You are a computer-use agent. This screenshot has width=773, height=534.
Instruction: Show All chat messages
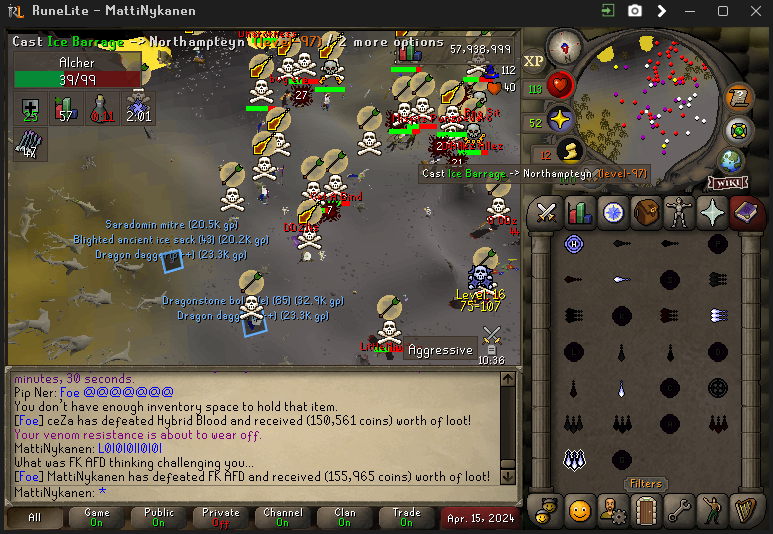click(35, 517)
